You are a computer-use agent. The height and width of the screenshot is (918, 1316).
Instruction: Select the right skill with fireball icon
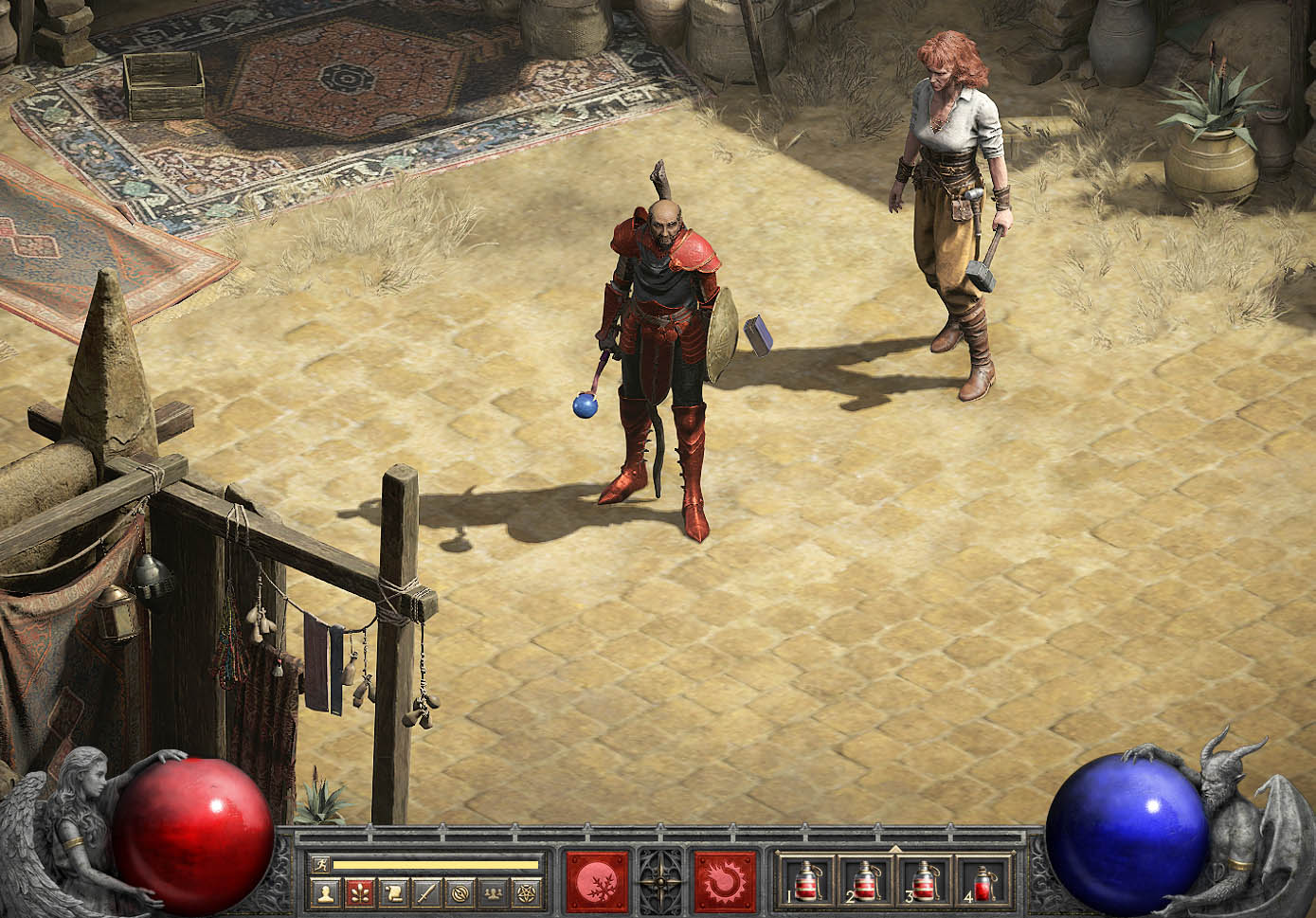(726, 882)
